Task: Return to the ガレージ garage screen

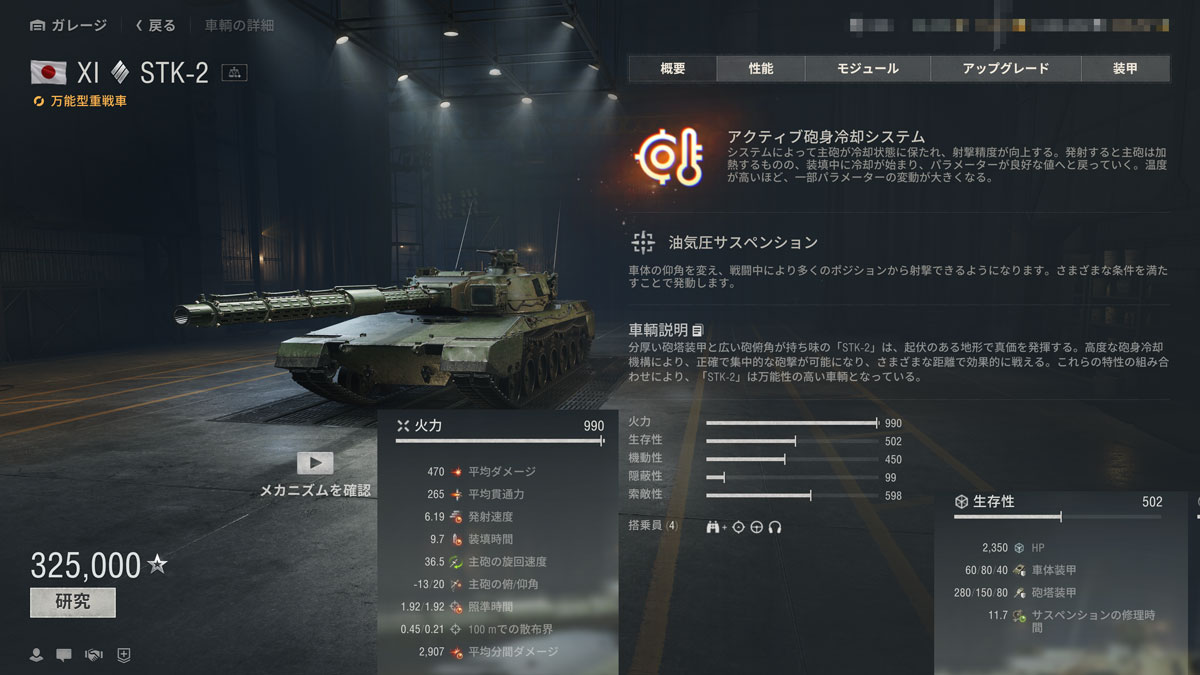Action: tap(70, 25)
